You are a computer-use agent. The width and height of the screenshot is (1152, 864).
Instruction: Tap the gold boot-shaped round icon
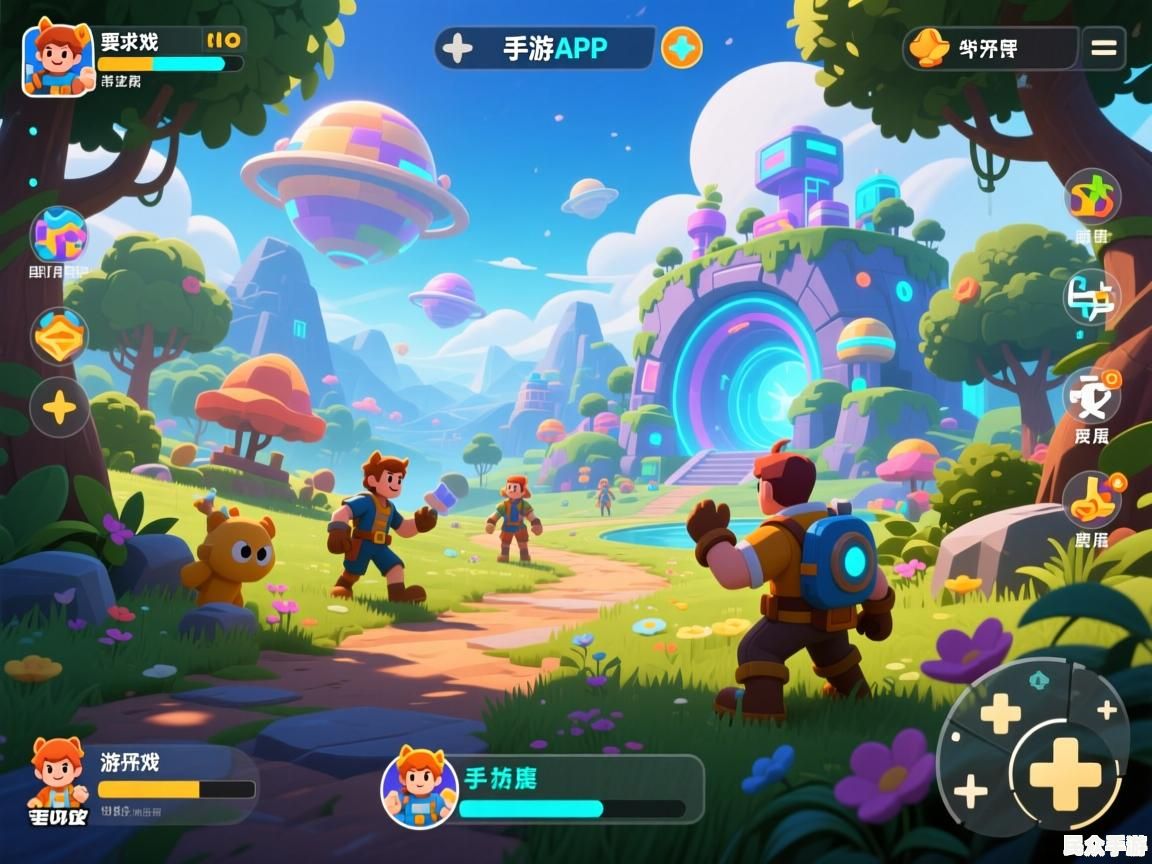point(1091,499)
